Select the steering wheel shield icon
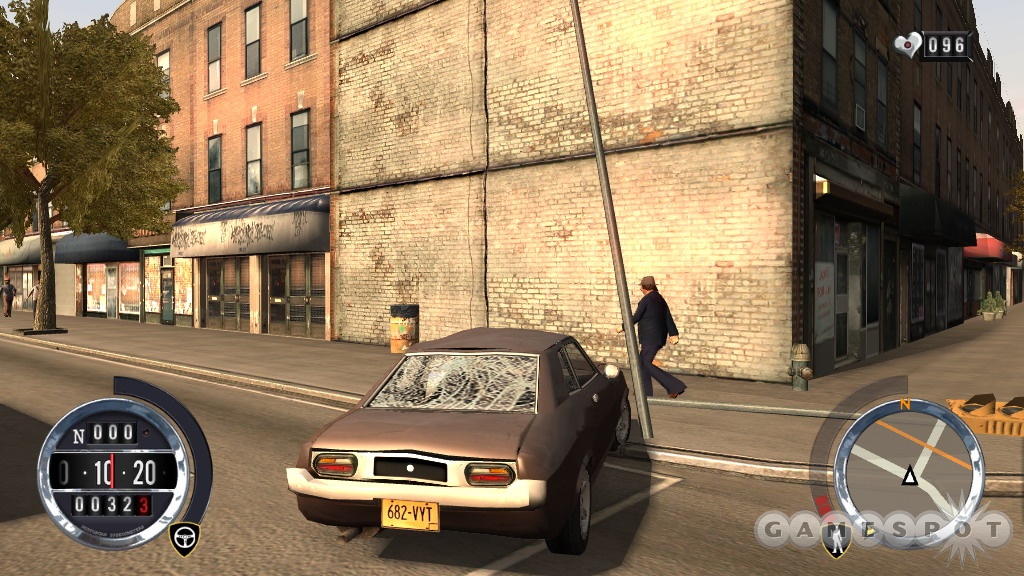This screenshot has width=1024, height=576. (184, 536)
